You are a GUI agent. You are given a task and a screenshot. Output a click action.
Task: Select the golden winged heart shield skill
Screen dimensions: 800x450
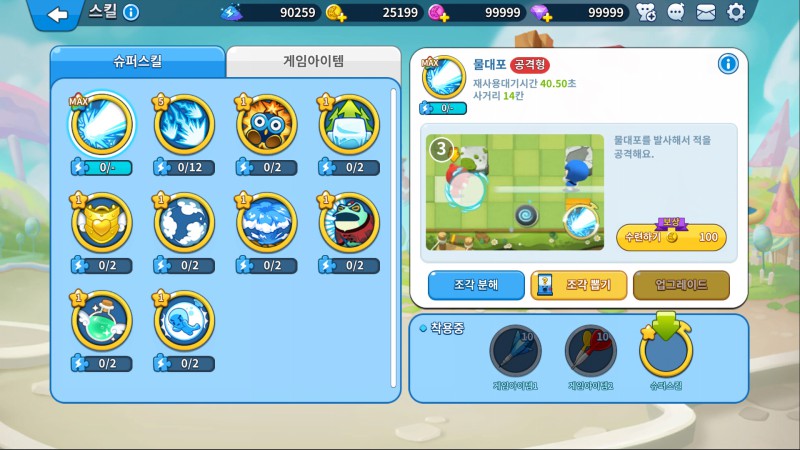point(100,221)
